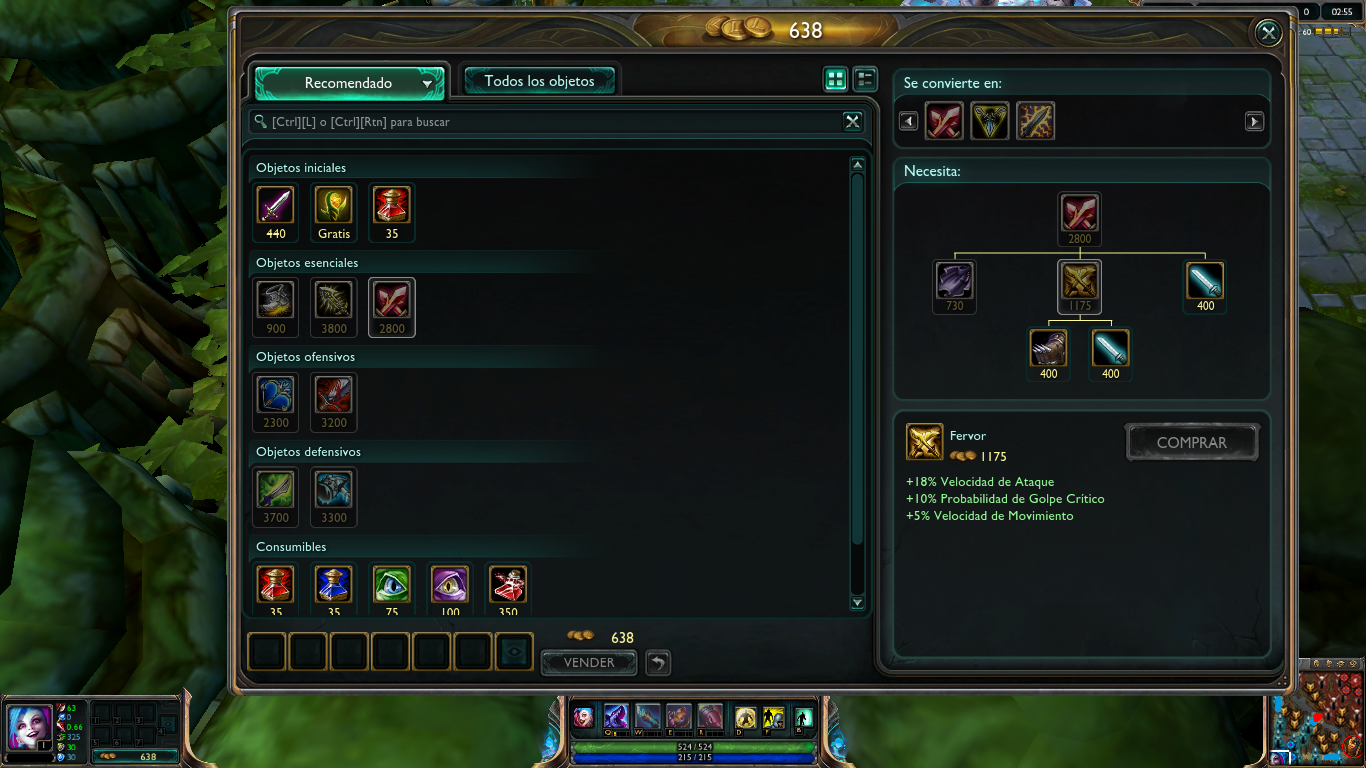Select the Berserker's Greaves costing 900
Image resolution: width=1366 pixels, height=768 pixels.
[275, 300]
